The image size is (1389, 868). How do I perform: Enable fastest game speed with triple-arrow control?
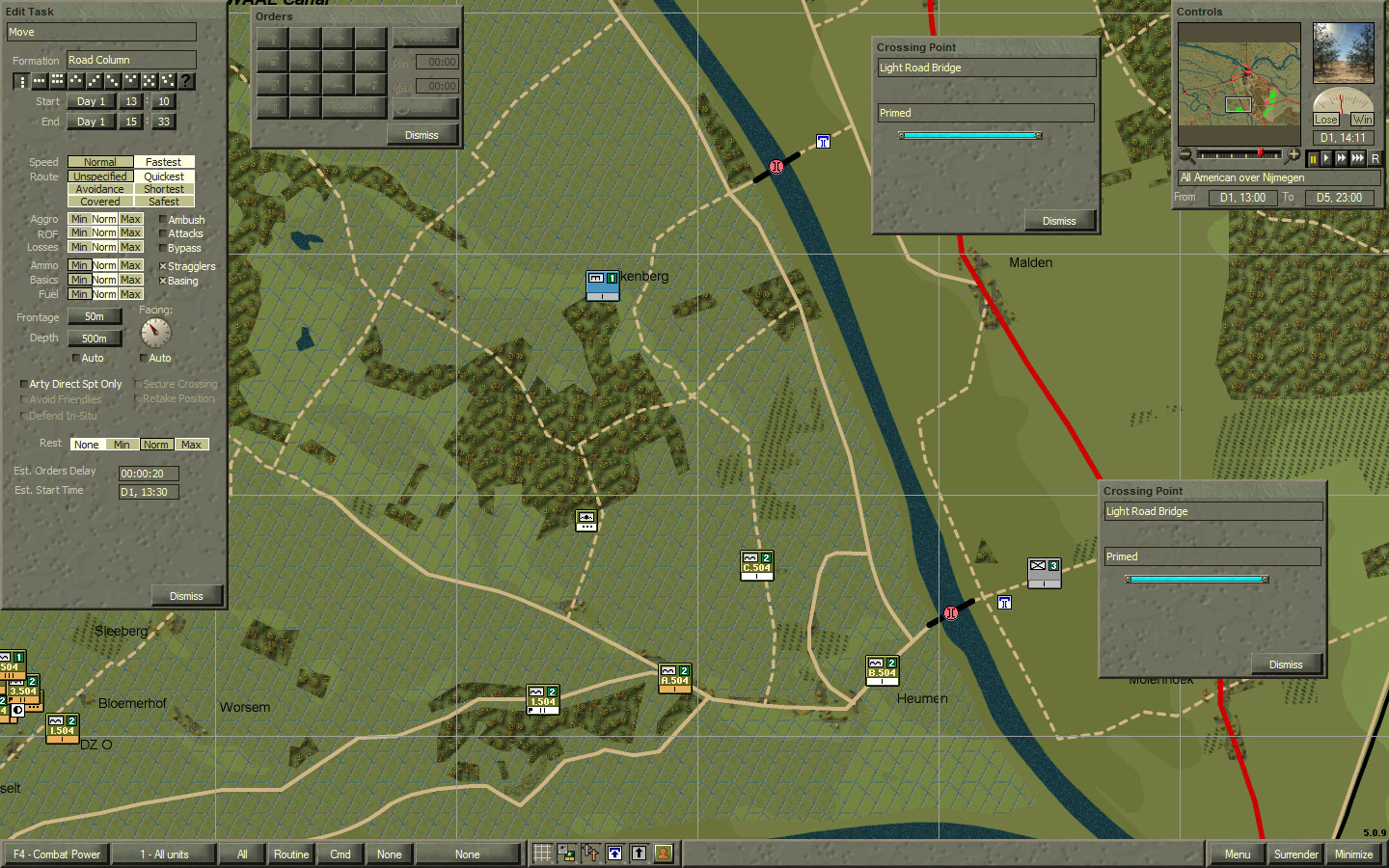coord(1358,158)
